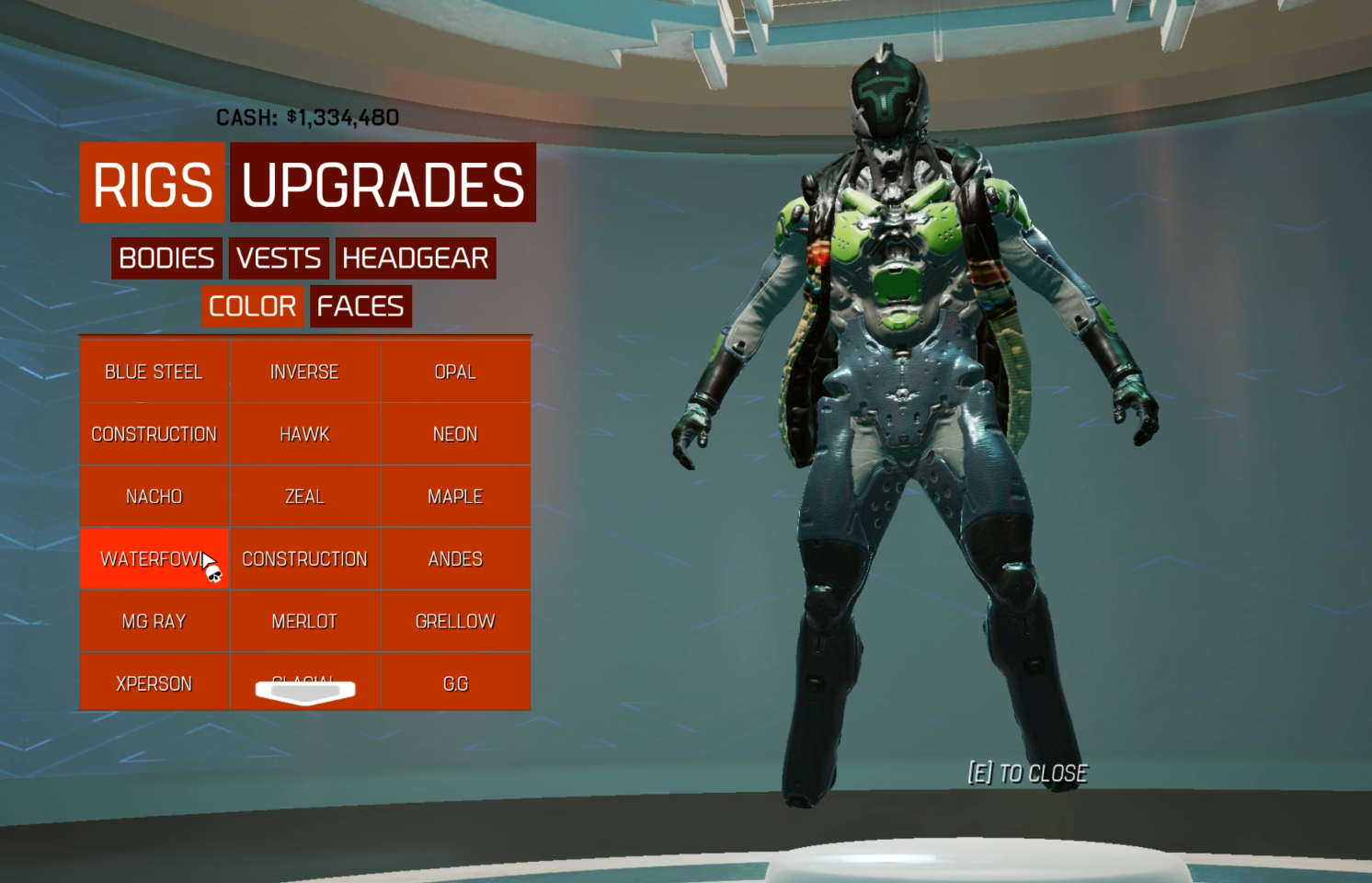Image resolution: width=1372 pixels, height=883 pixels.
Task: Select the BODIES category
Action: 166,258
